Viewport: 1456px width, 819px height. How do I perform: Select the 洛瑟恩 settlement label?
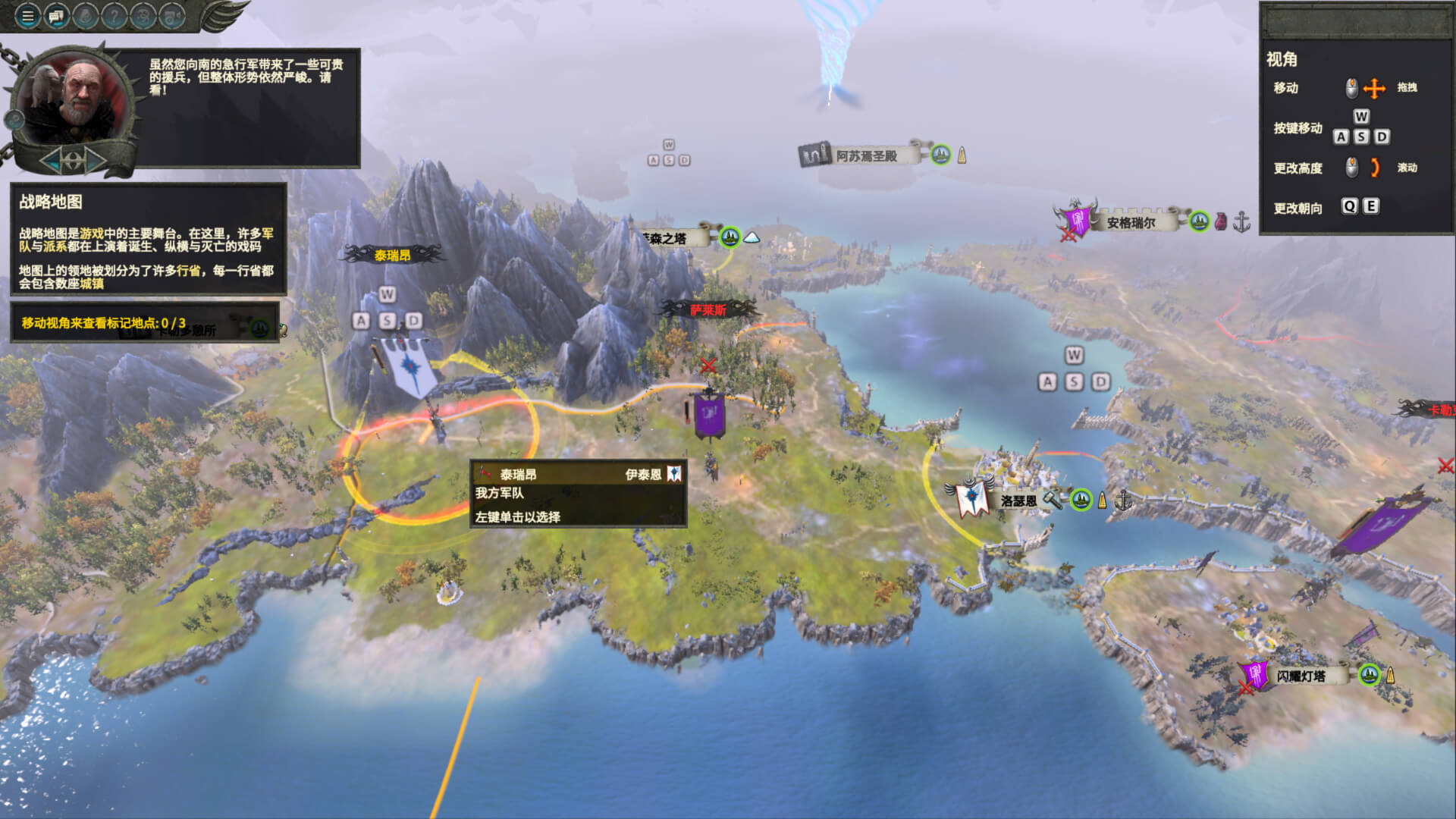[x=1018, y=500]
